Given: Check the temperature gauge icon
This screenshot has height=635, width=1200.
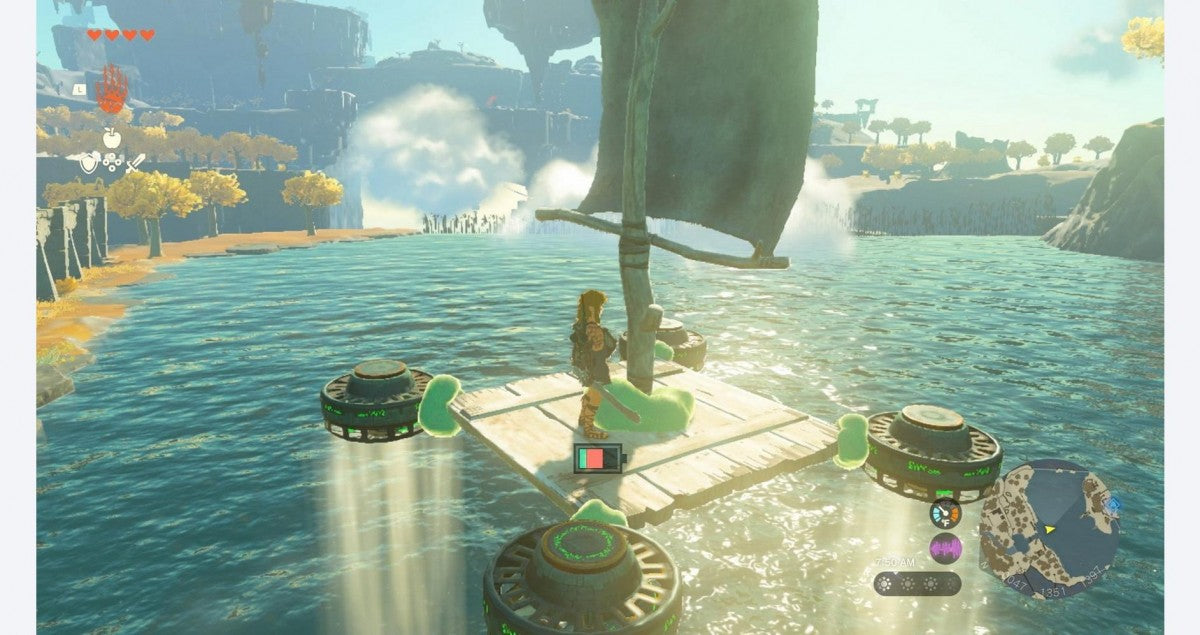Looking at the screenshot, I should [944, 514].
